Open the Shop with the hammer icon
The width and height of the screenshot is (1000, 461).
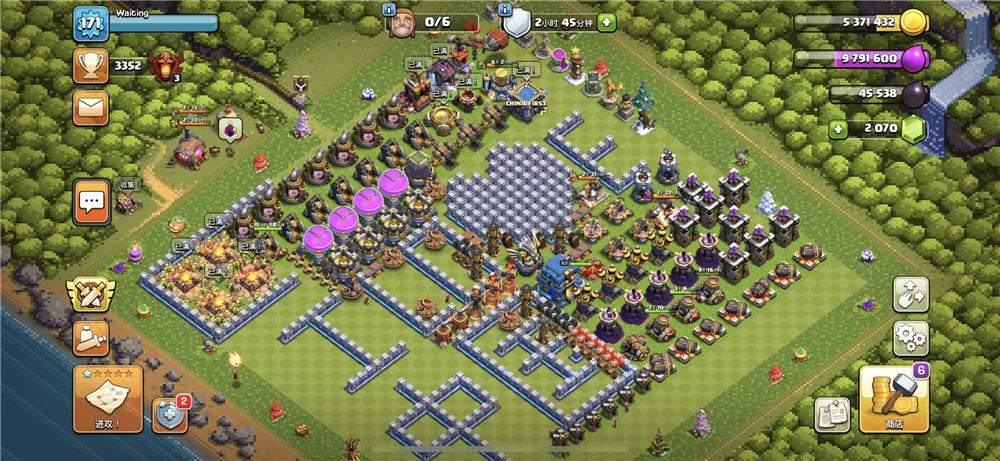[893, 398]
